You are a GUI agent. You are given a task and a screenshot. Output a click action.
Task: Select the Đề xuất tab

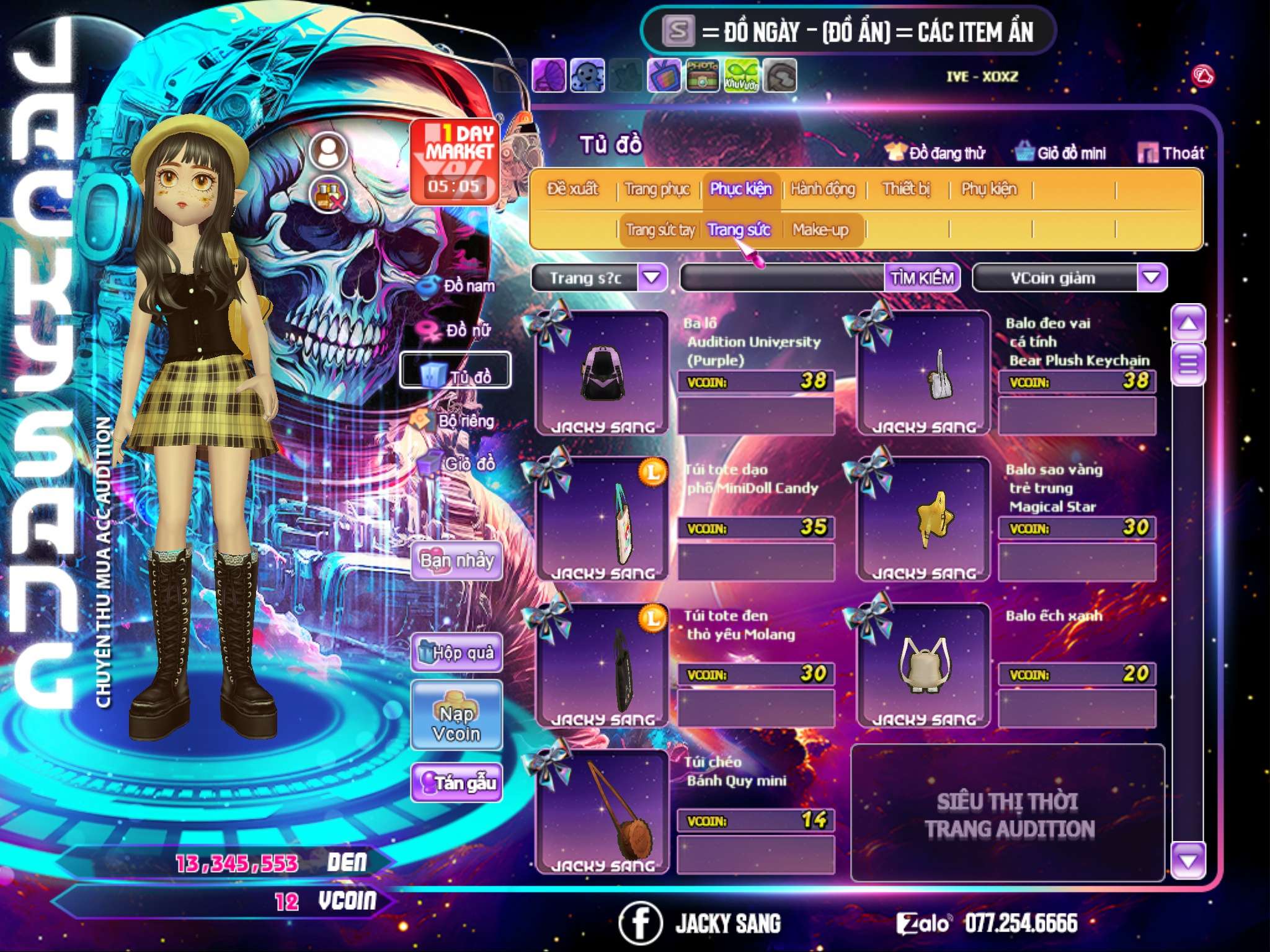(x=573, y=188)
